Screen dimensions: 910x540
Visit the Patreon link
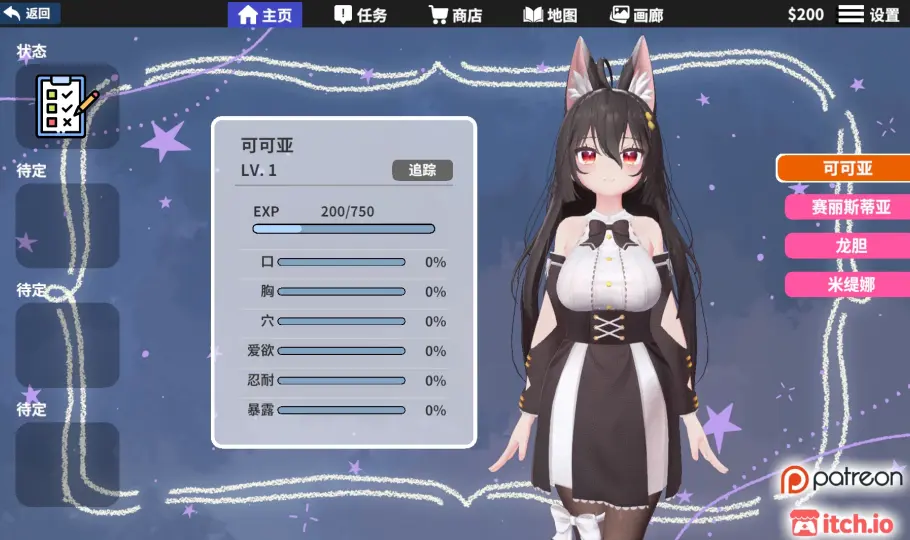[x=841, y=479]
